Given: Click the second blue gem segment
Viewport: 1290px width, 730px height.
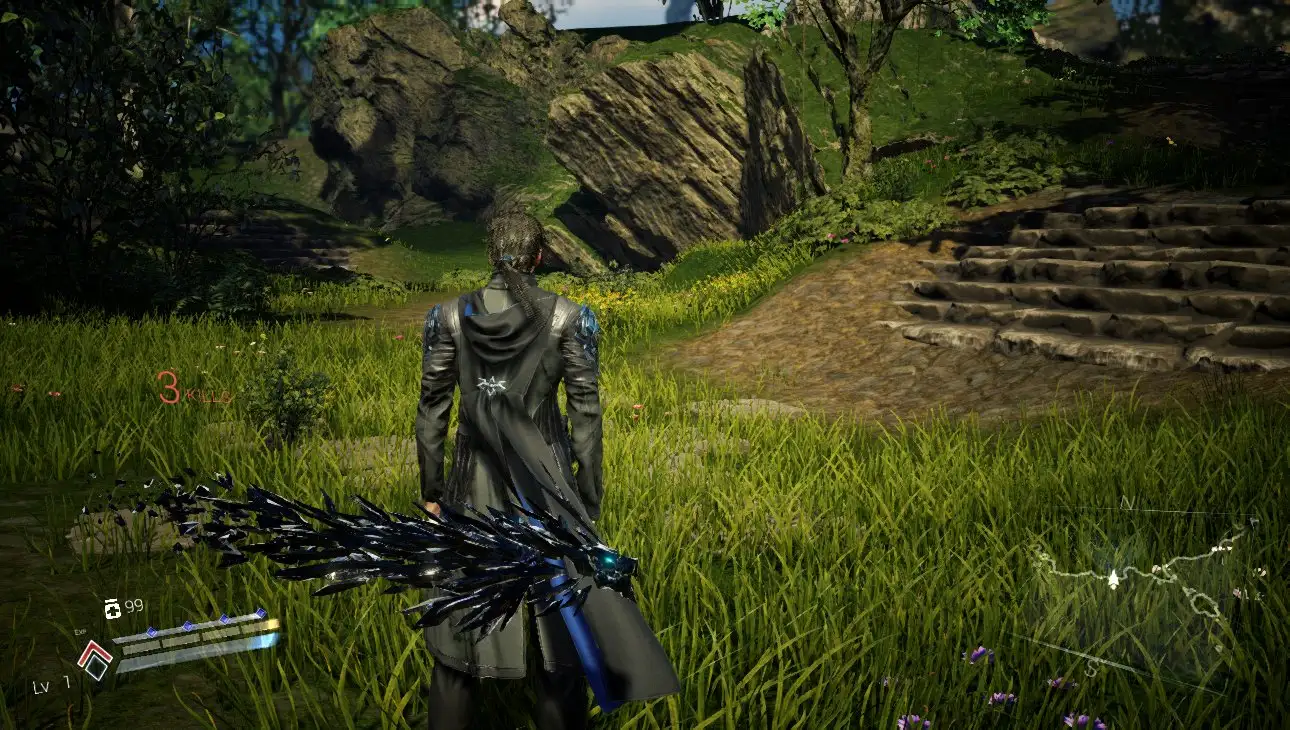Looking at the screenshot, I should coord(187,625).
